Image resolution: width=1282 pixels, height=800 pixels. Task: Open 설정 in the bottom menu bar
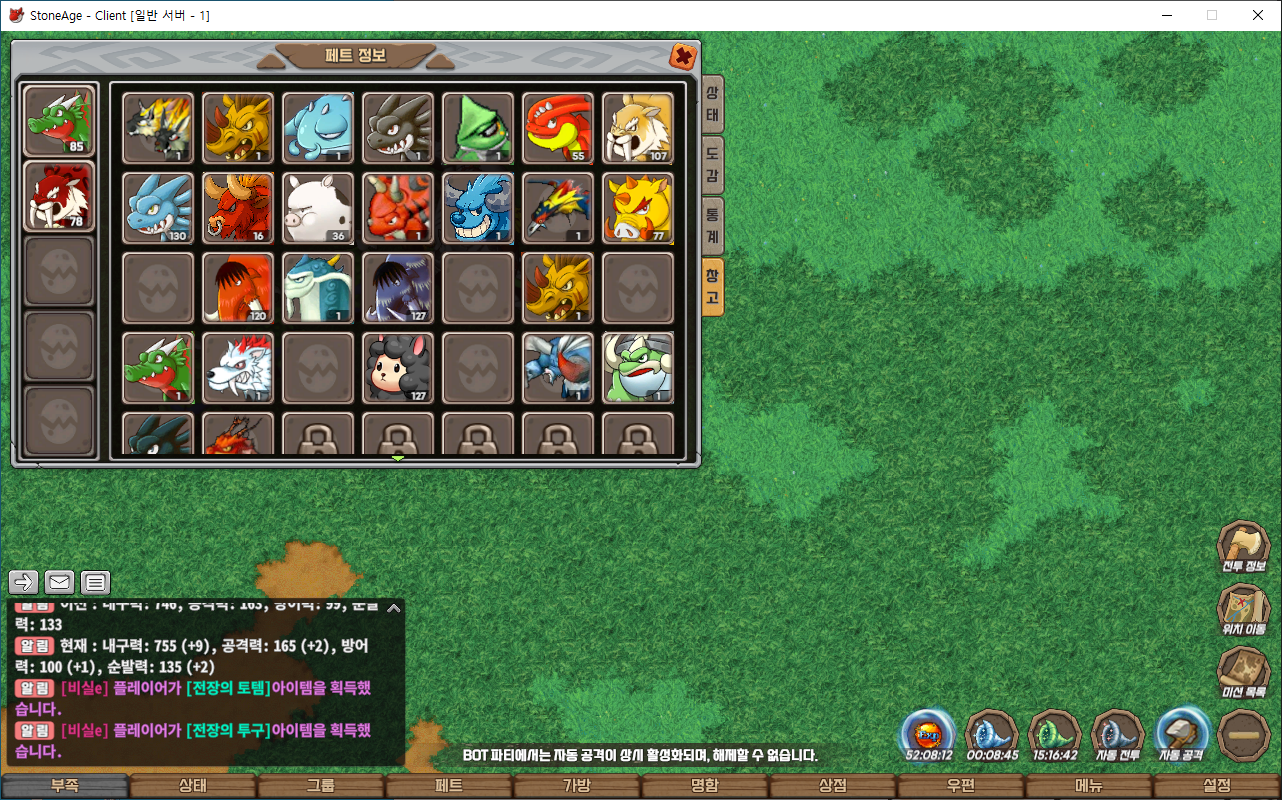(1217, 786)
